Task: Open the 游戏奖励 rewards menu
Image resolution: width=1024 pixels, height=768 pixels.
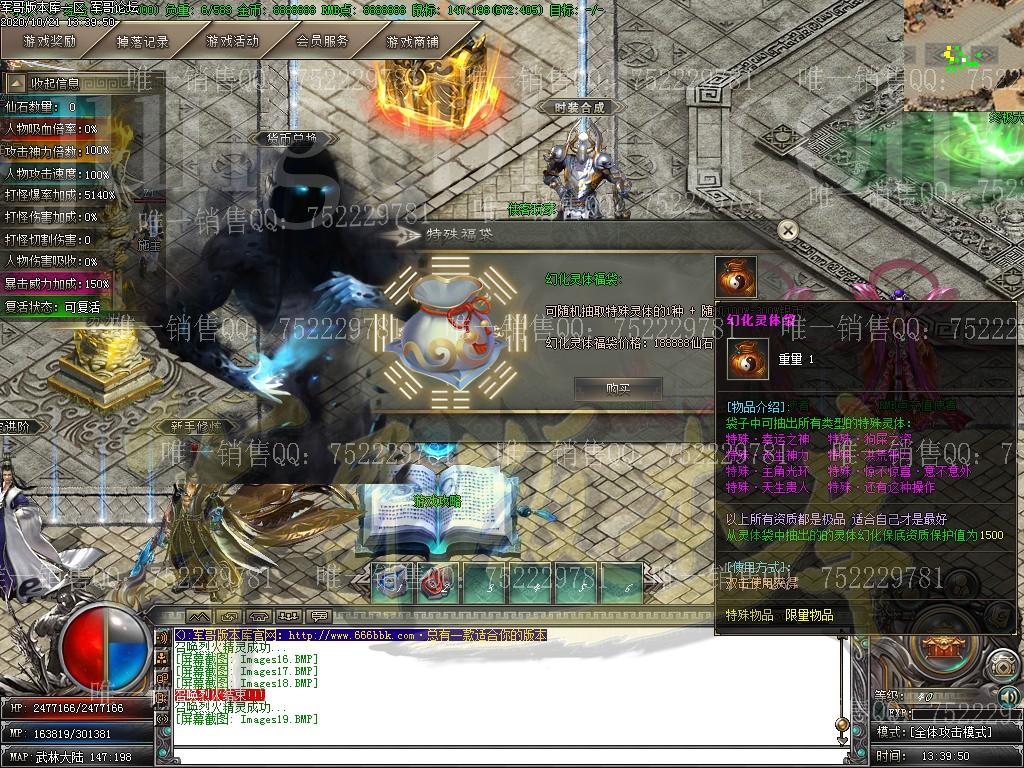Action: (x=50, y=42)
